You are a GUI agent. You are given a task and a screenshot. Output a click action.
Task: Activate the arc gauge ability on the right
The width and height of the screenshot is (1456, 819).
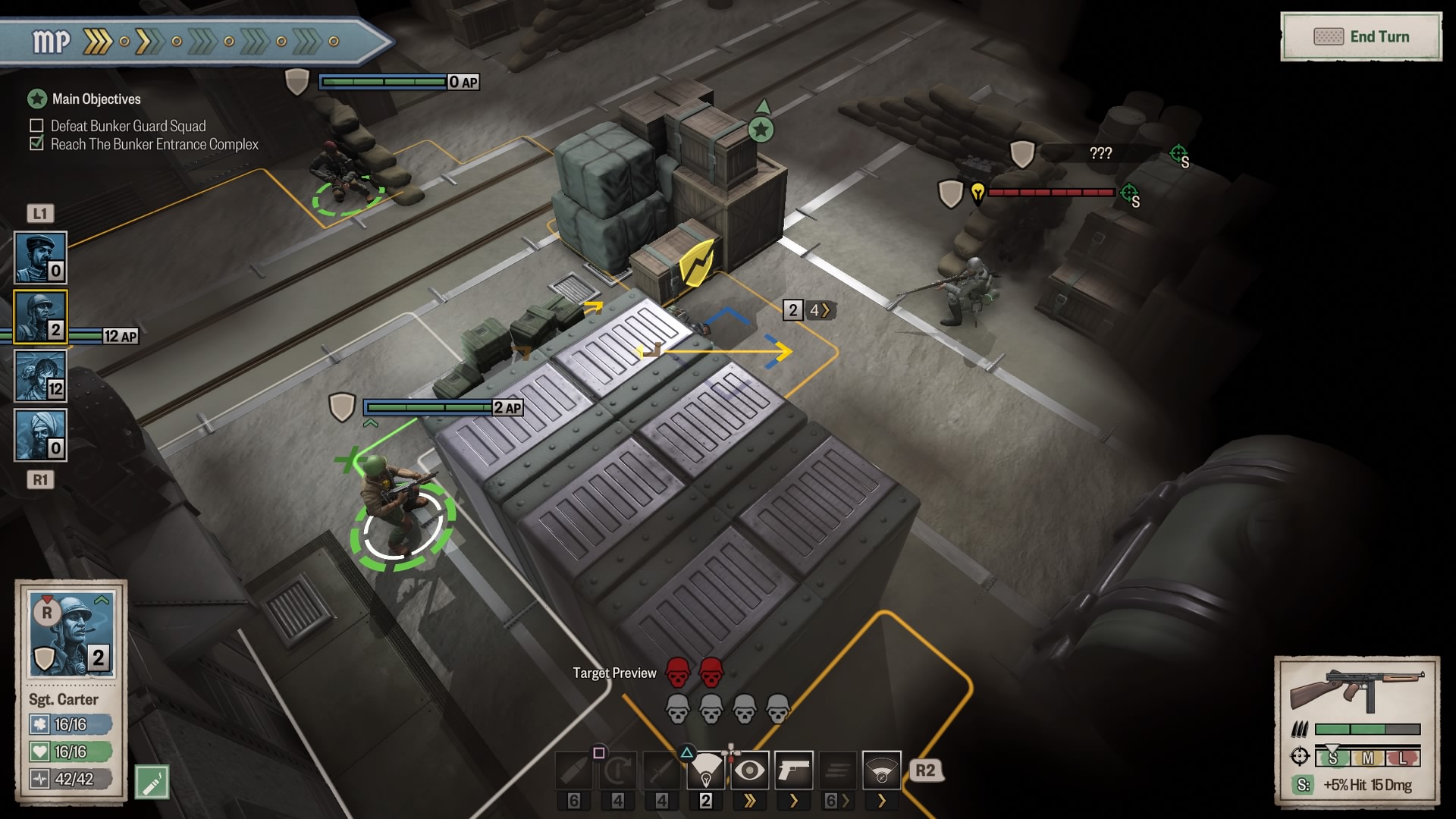point(882,771)
